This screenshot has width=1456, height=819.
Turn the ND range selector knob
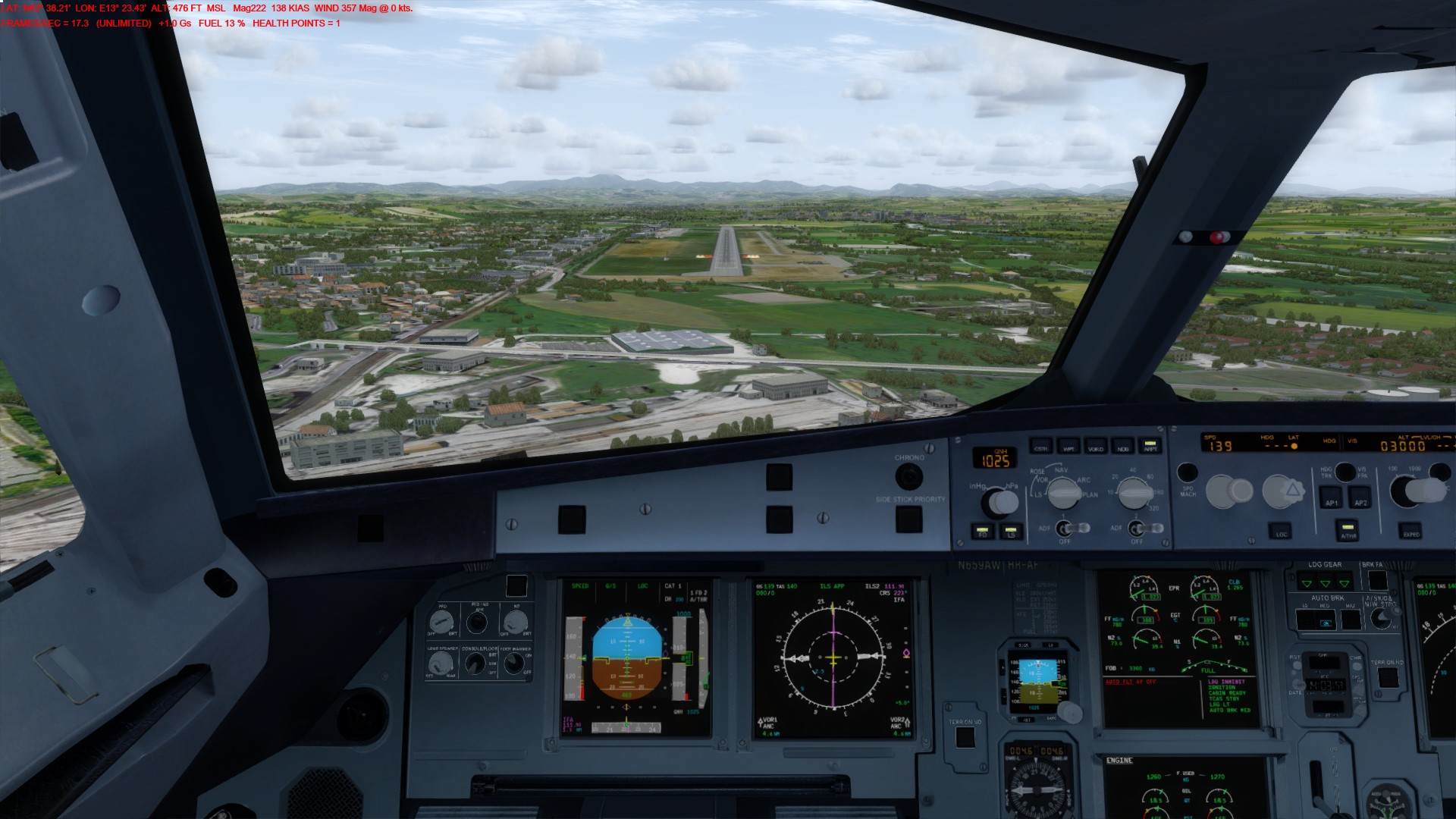click(1134, 493)
